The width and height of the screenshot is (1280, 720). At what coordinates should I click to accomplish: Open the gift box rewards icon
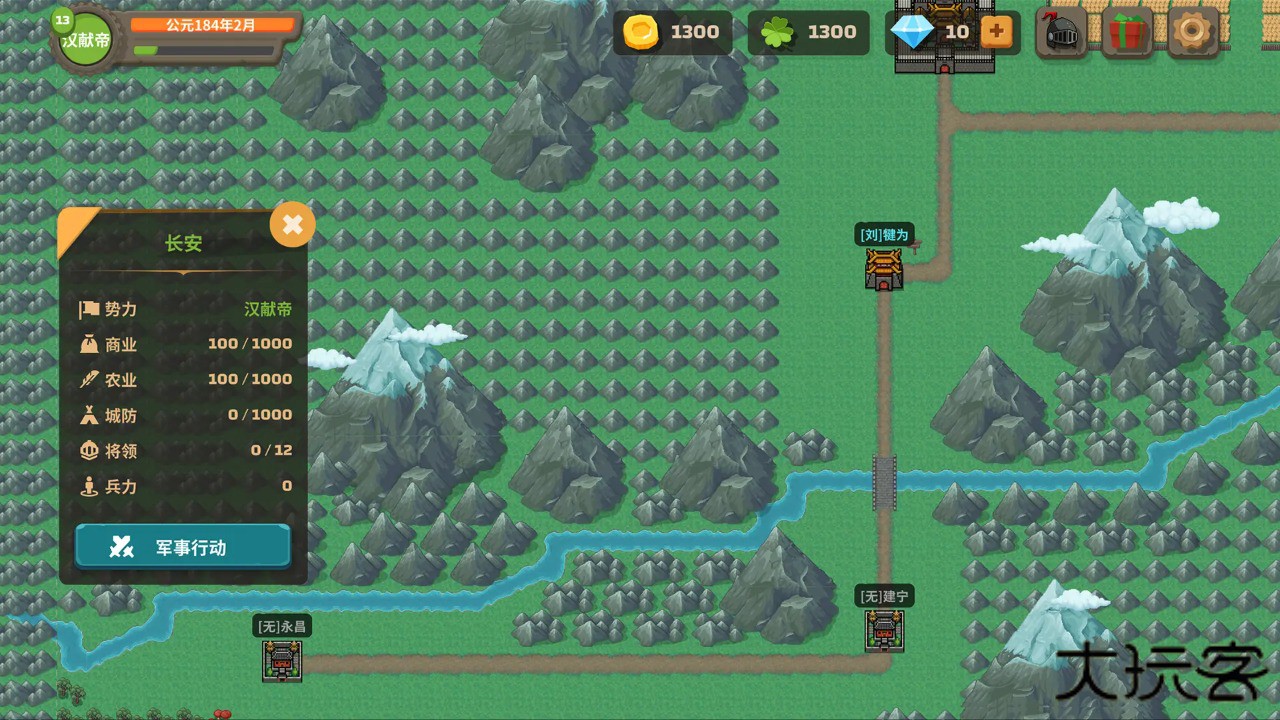click(1126, 32)
